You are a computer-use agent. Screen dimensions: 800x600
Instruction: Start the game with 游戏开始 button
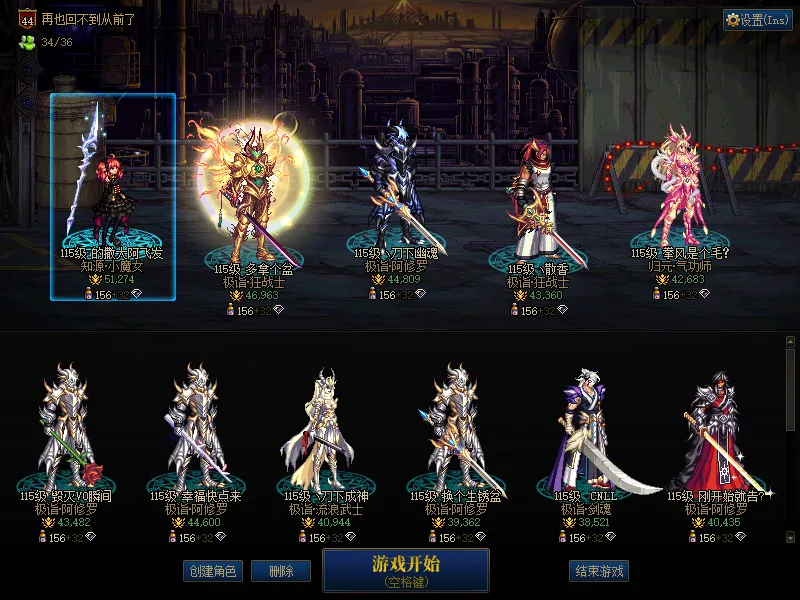point(405,570)
